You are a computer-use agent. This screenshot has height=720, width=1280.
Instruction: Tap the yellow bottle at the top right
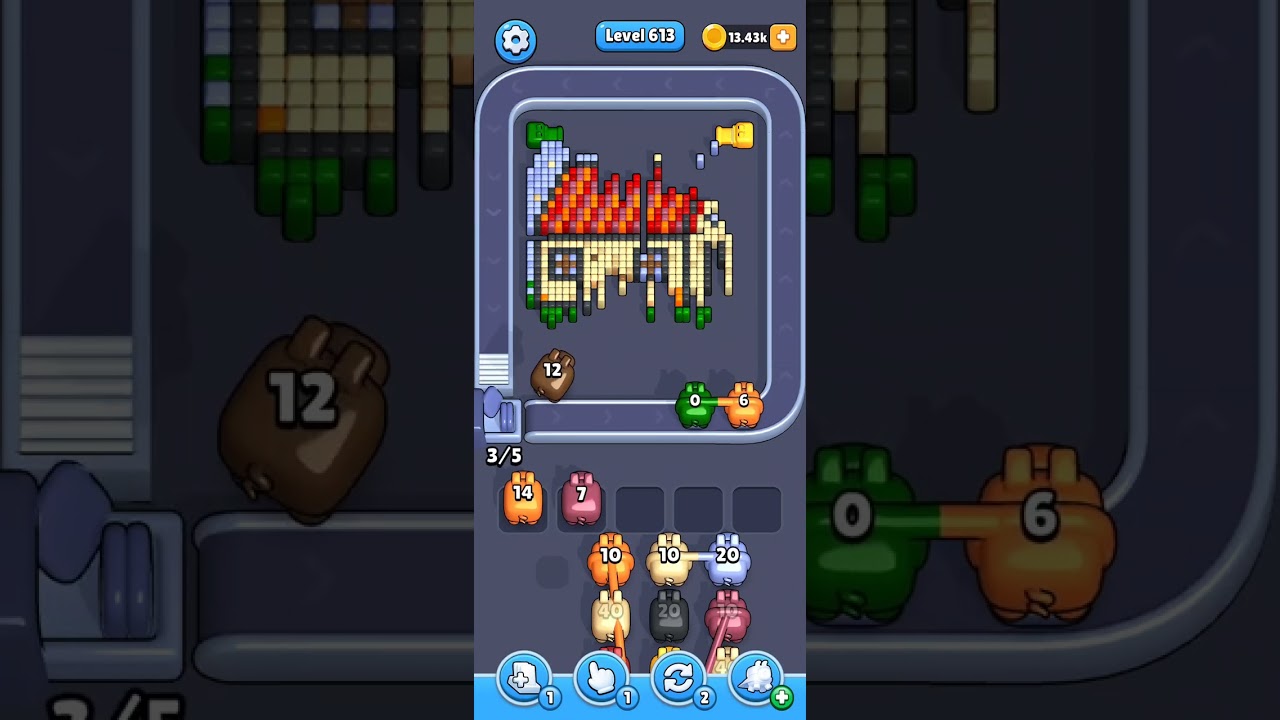(737, 135)
